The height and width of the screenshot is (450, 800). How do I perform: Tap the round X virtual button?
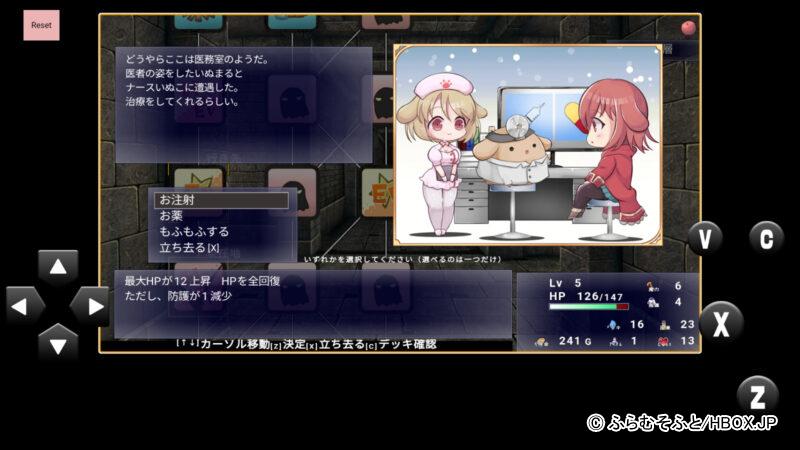tap(721, 322)
